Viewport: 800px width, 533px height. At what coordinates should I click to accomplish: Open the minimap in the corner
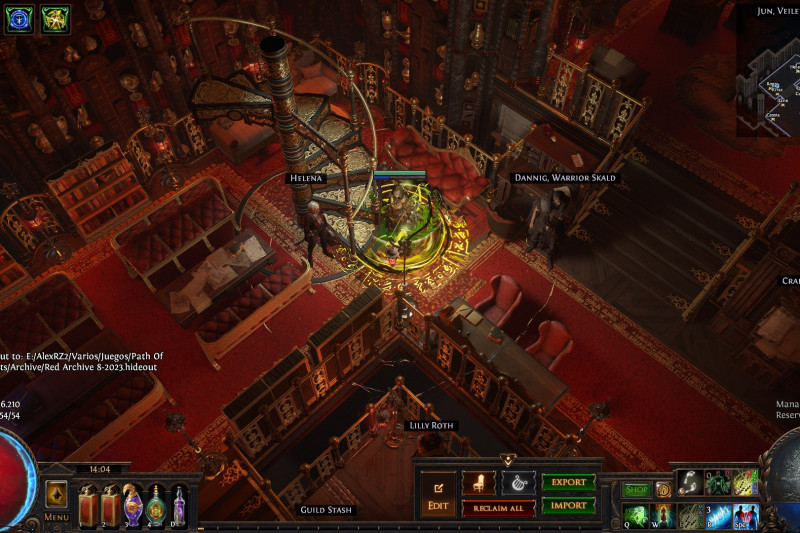(x=768, y=70)
